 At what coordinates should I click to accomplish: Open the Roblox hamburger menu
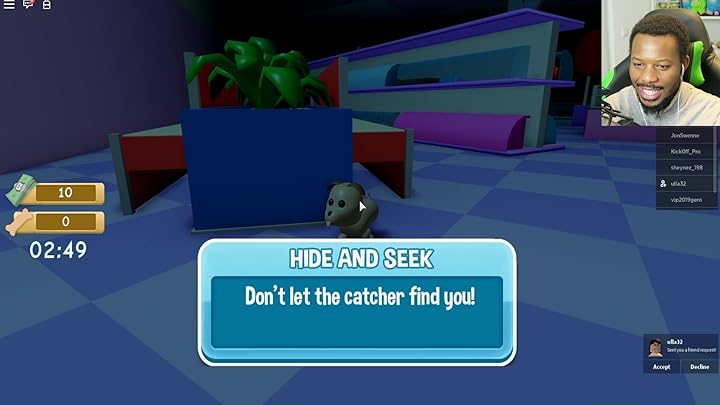[9, 5]
